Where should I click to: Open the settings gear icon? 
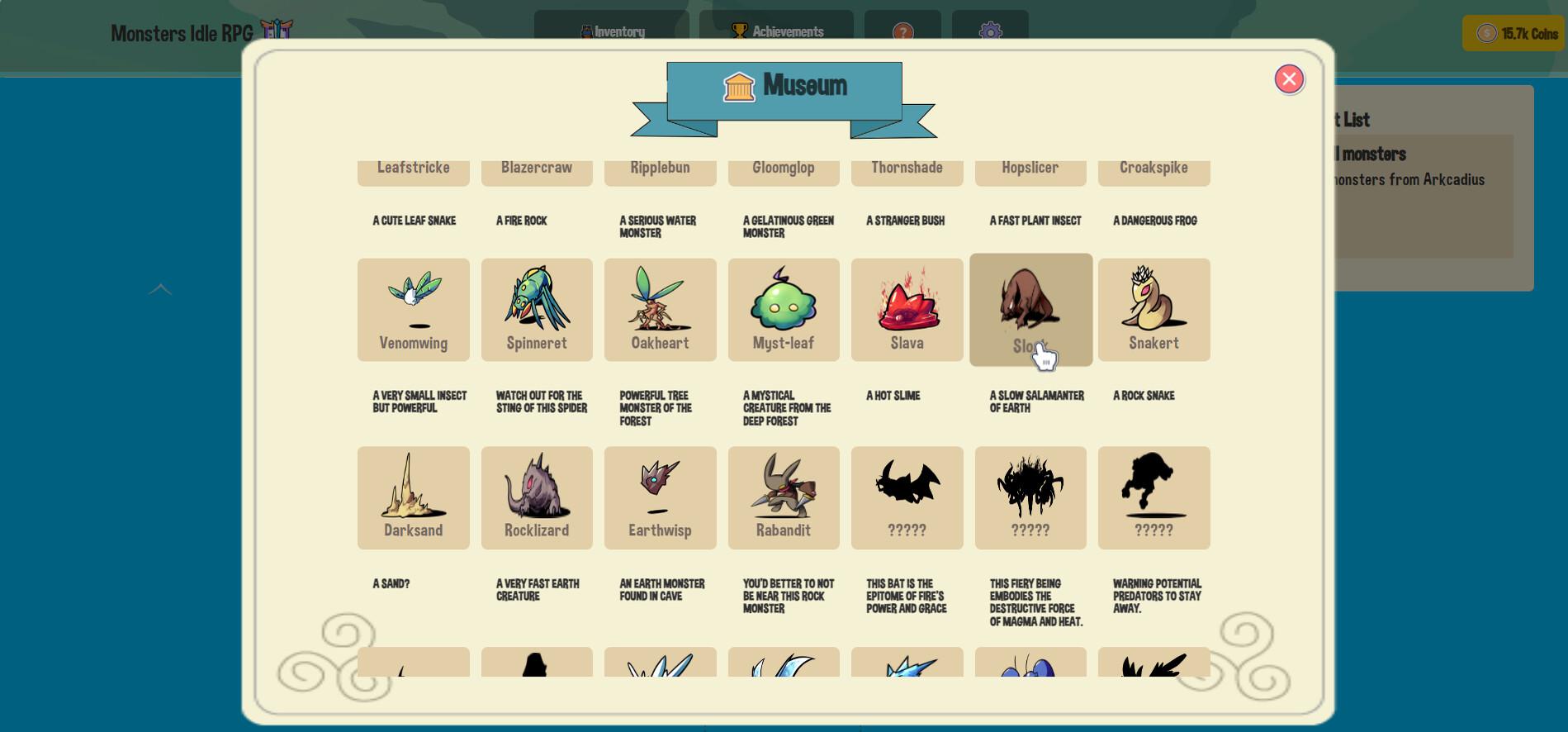(990, 32)
